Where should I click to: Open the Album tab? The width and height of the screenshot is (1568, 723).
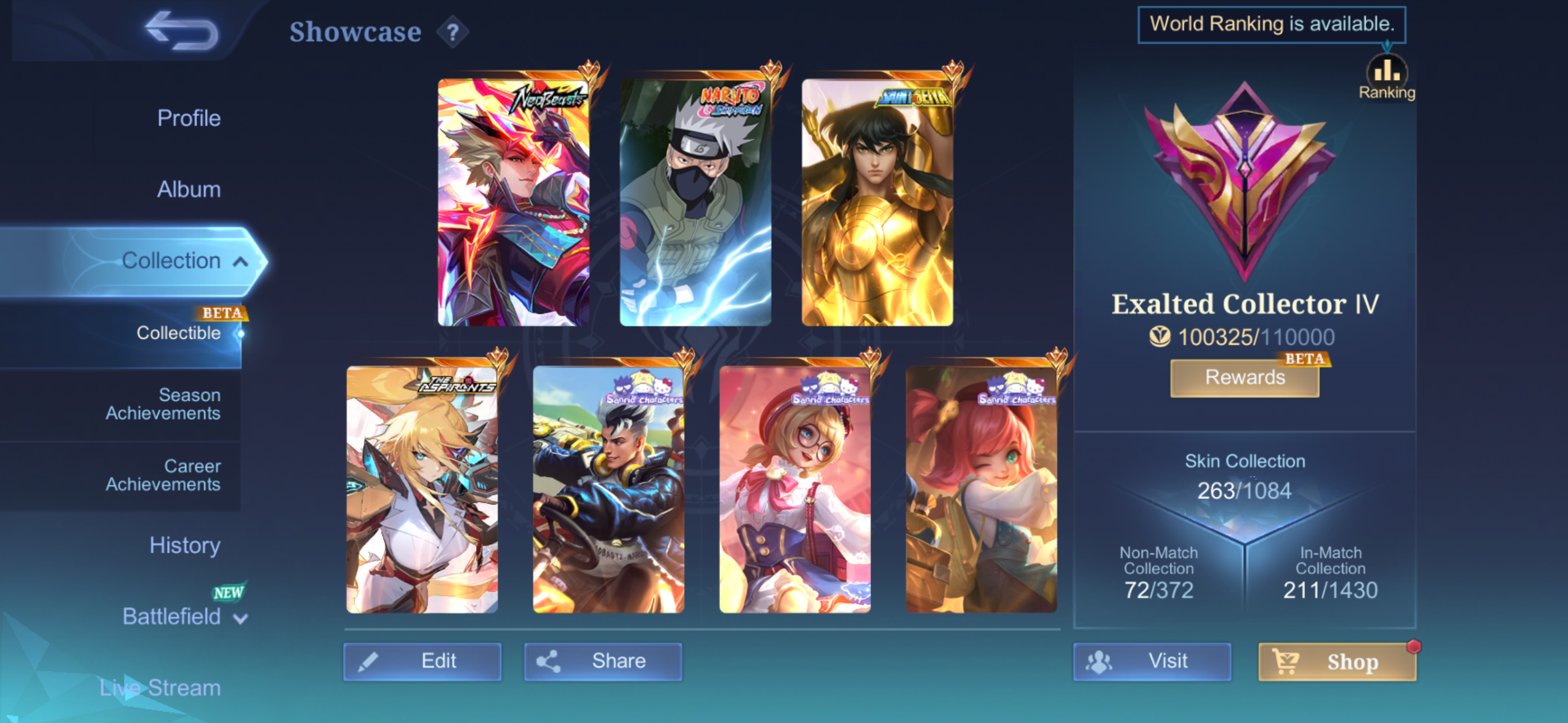188,189
